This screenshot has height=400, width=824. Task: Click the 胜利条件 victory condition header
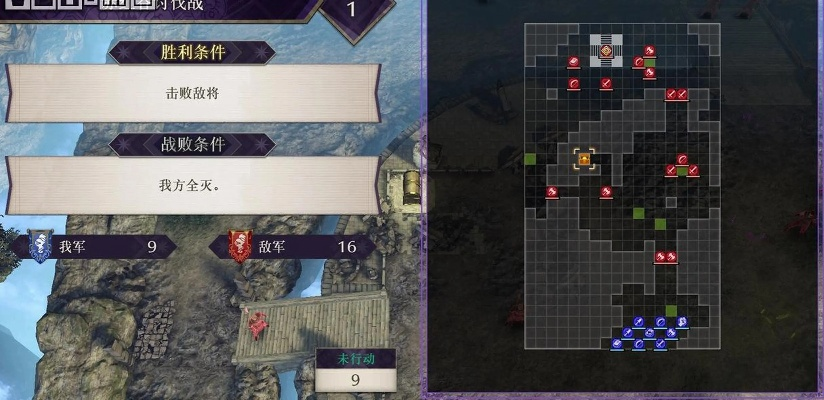191,52
